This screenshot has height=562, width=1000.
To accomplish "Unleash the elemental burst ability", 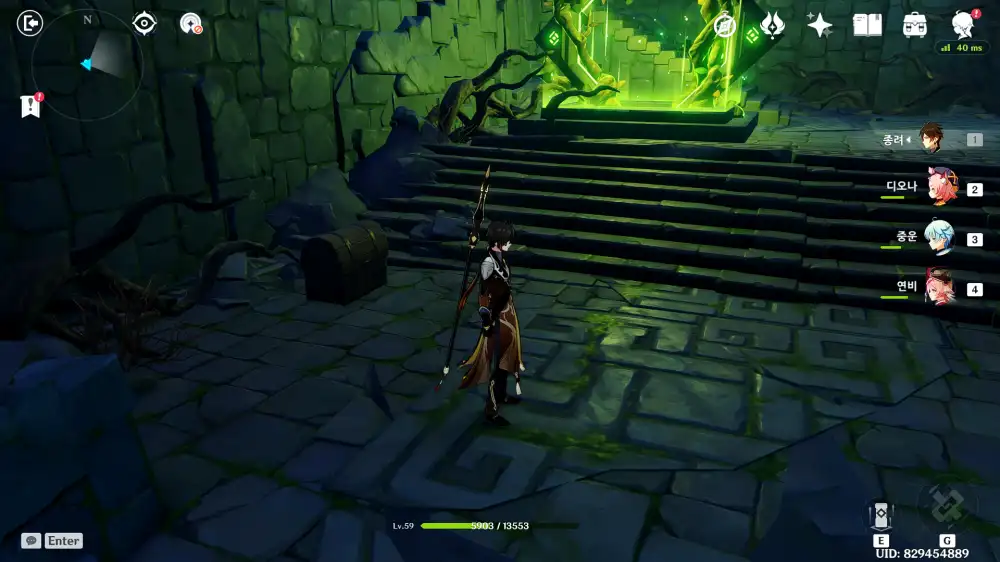I will 946,505.
